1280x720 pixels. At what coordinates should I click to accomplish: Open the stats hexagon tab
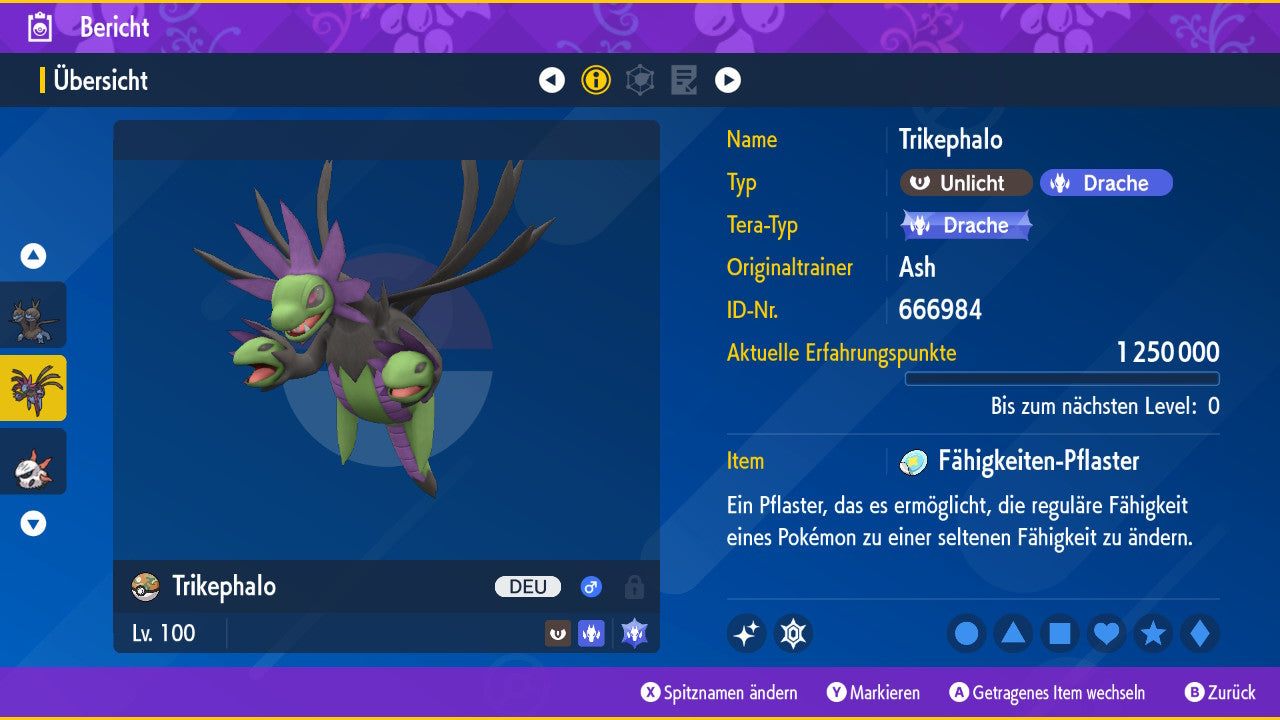(x=640, y=80)
